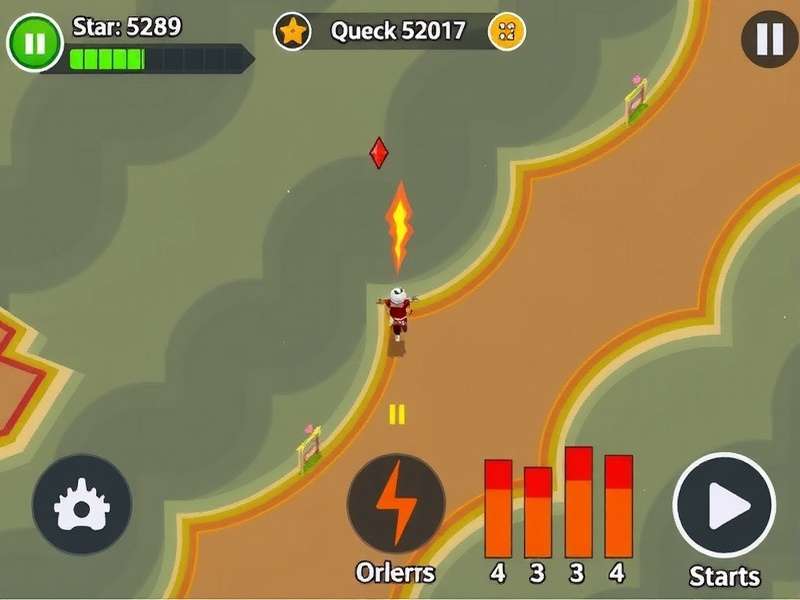The width and height of the screenshot is (800, 600).
Task: Hit the Starts play button
Action: [x=724, y=504]
